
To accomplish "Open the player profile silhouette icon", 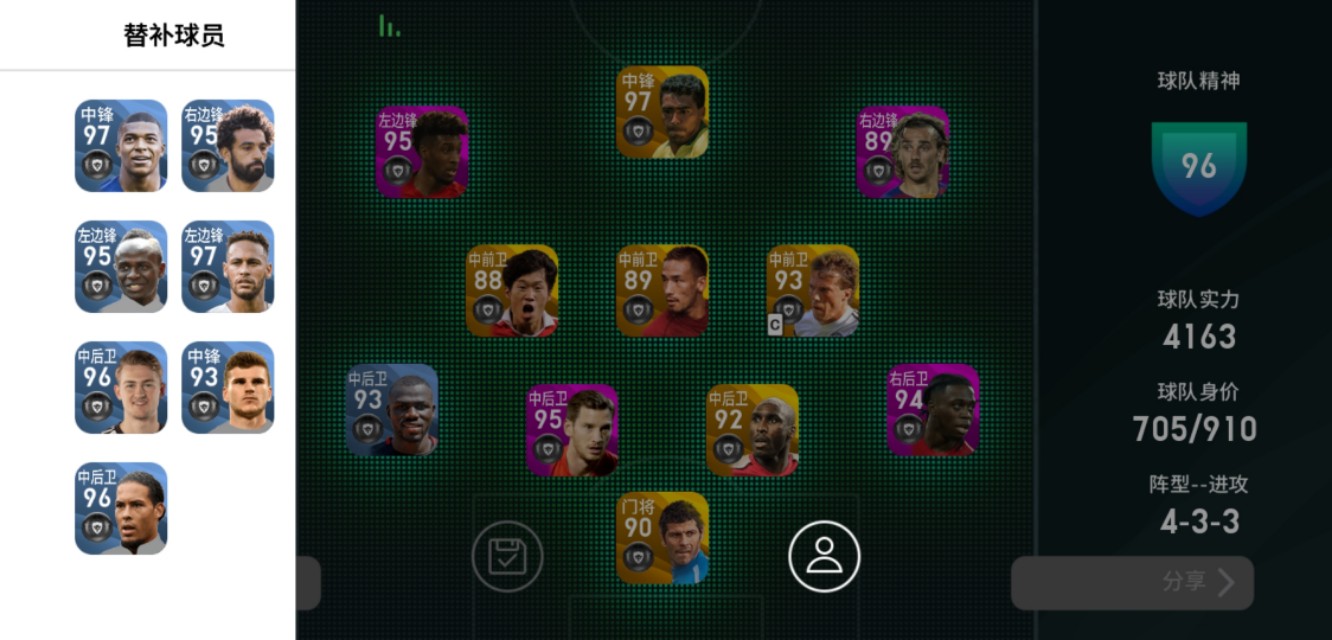I will point(824,557).
